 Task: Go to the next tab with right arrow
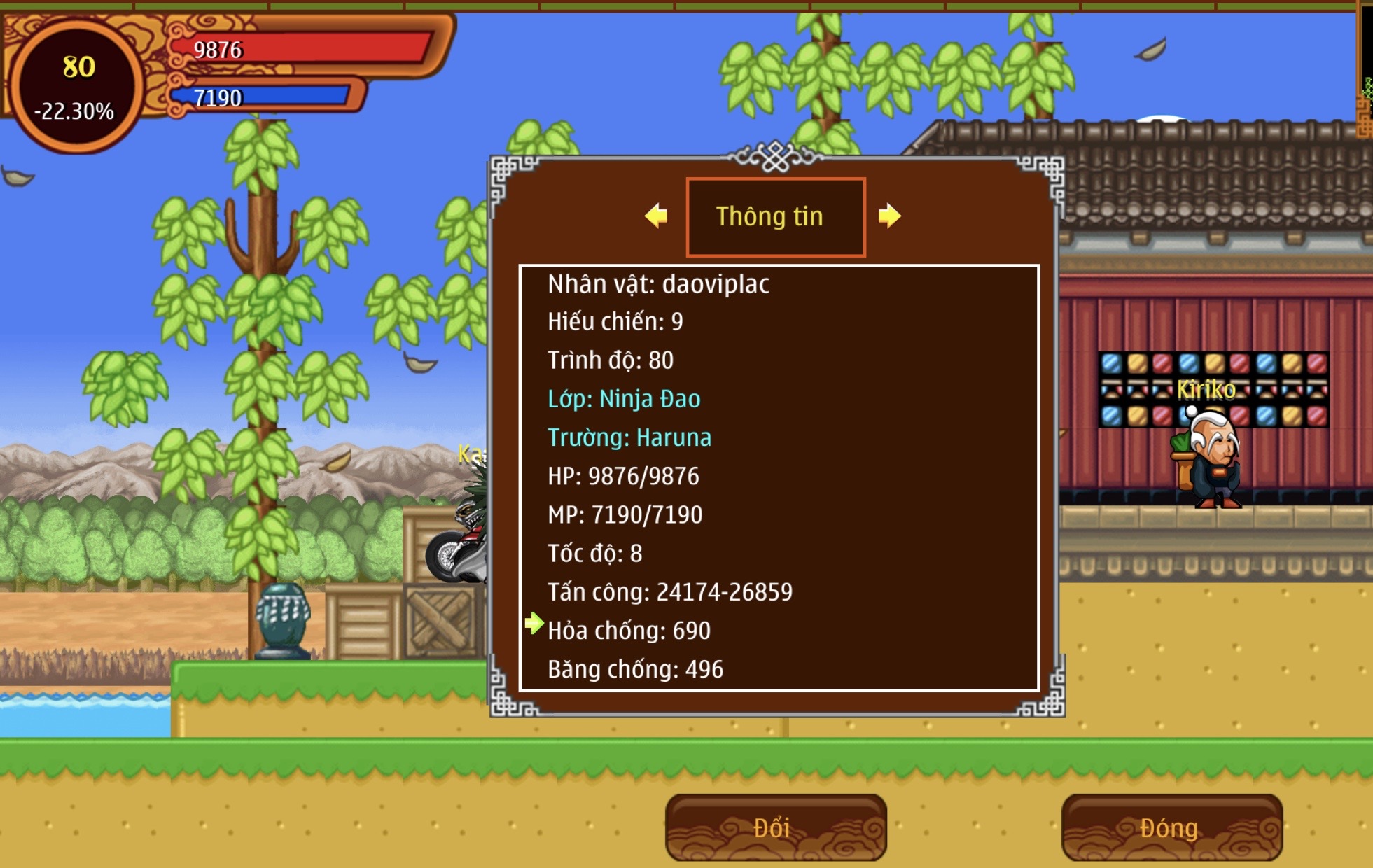[x=889, y=216]
